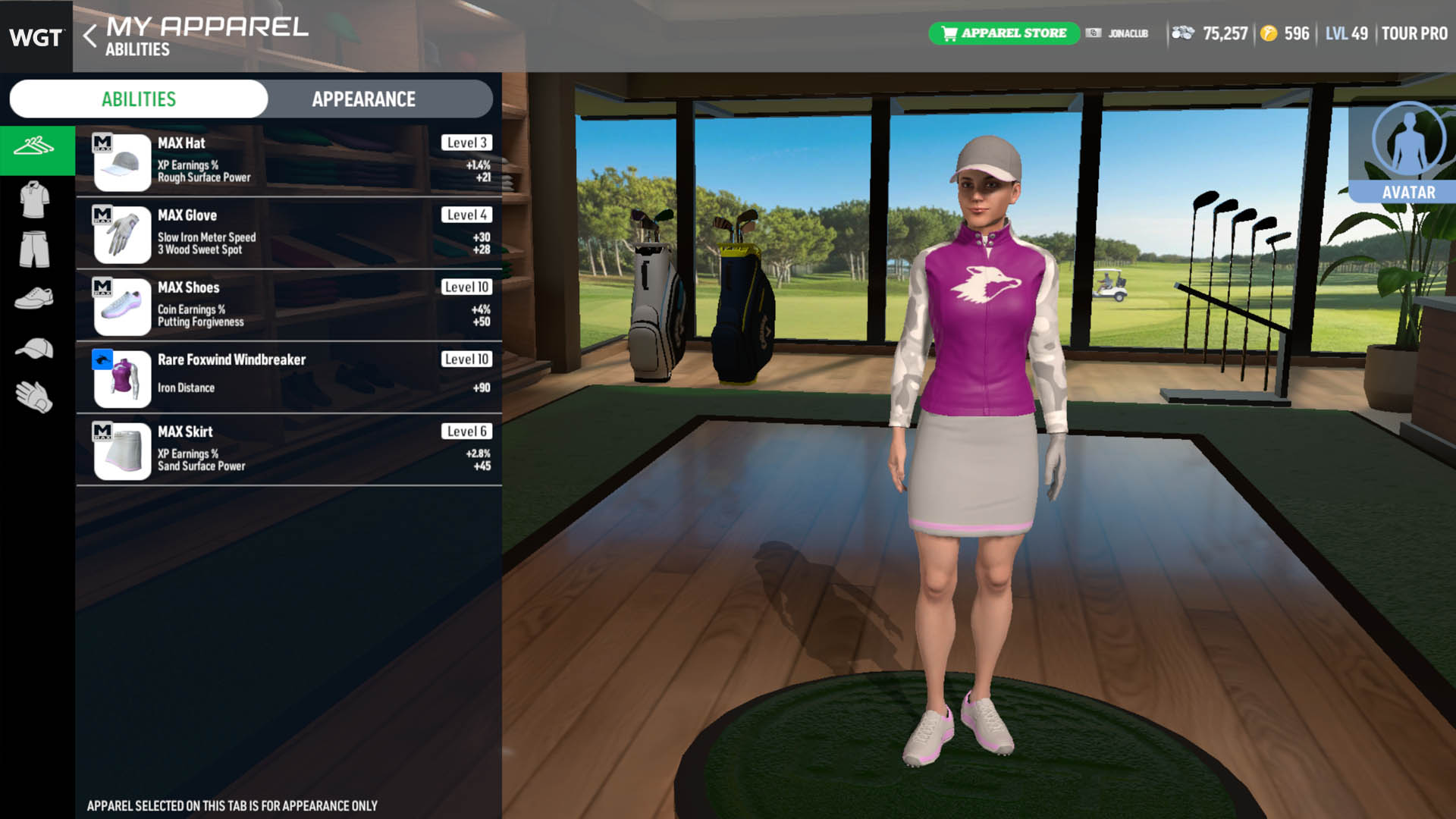Equip the MAX Skirt from the list
The width and height of the screenshot is (1456, 819).
(x=288, y=449)
